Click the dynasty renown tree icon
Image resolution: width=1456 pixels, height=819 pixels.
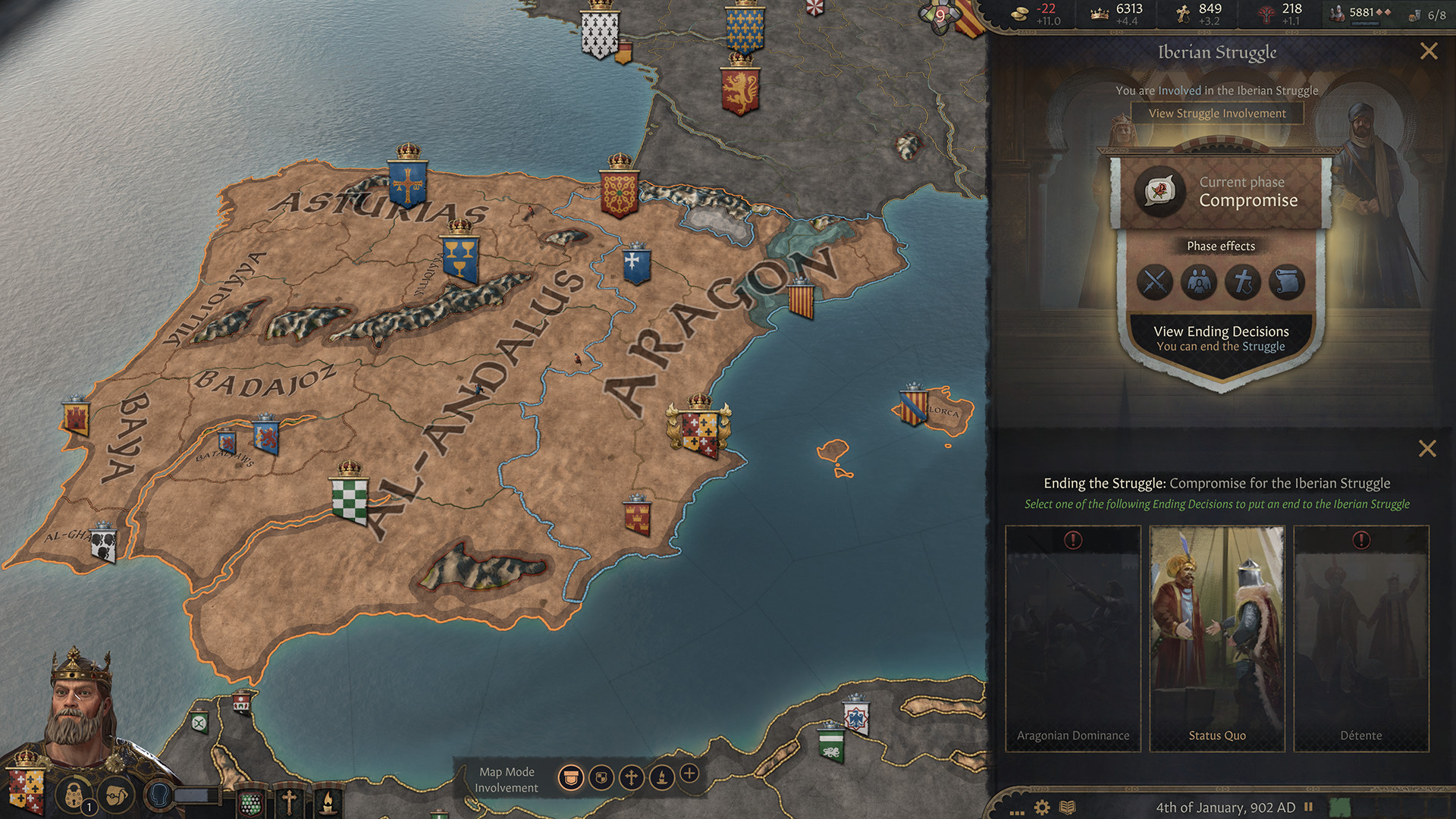[x=1267, y=13]
